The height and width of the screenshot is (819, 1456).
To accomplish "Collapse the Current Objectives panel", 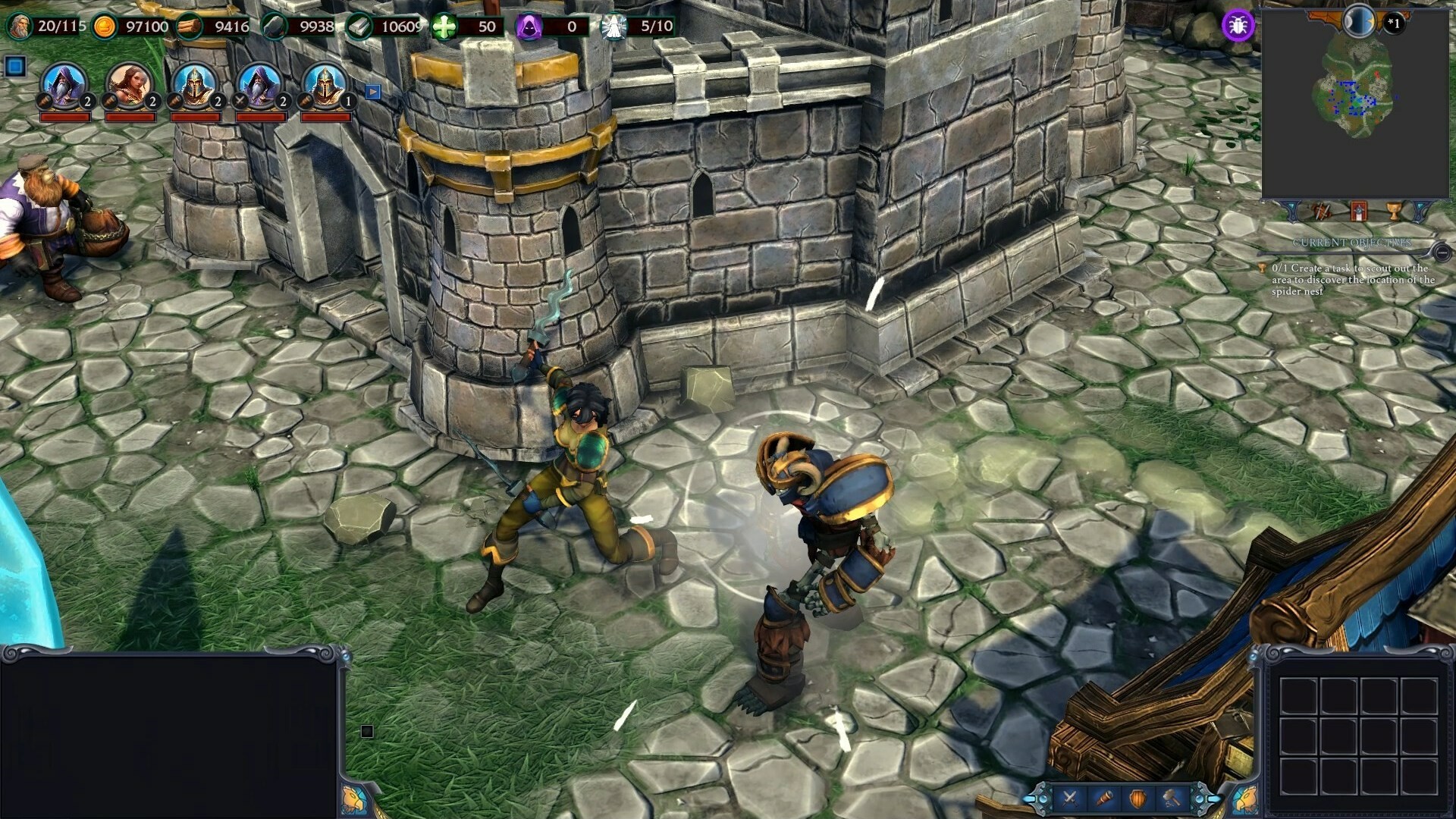I will (x=1442, y=252).
